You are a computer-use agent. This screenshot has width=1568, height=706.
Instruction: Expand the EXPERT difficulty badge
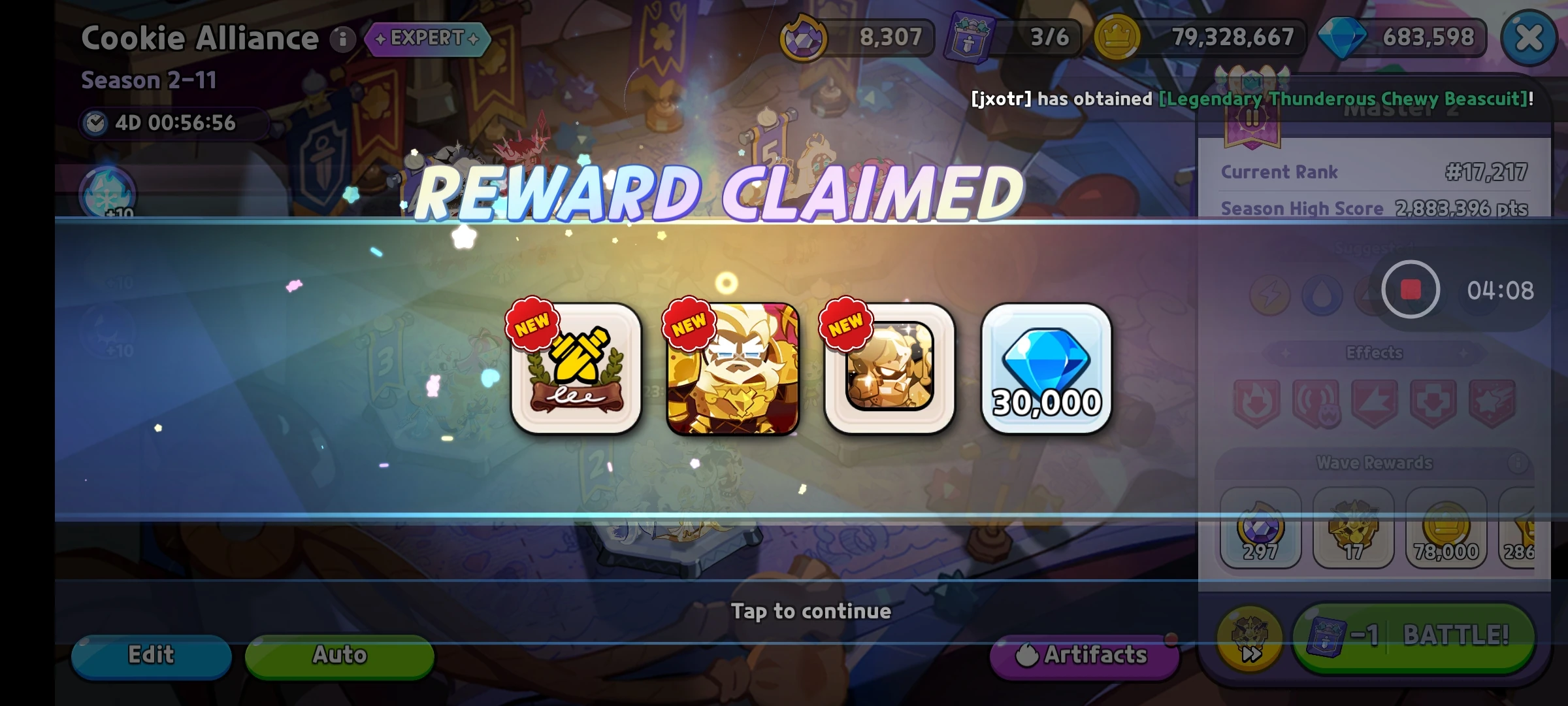point(428,38)
